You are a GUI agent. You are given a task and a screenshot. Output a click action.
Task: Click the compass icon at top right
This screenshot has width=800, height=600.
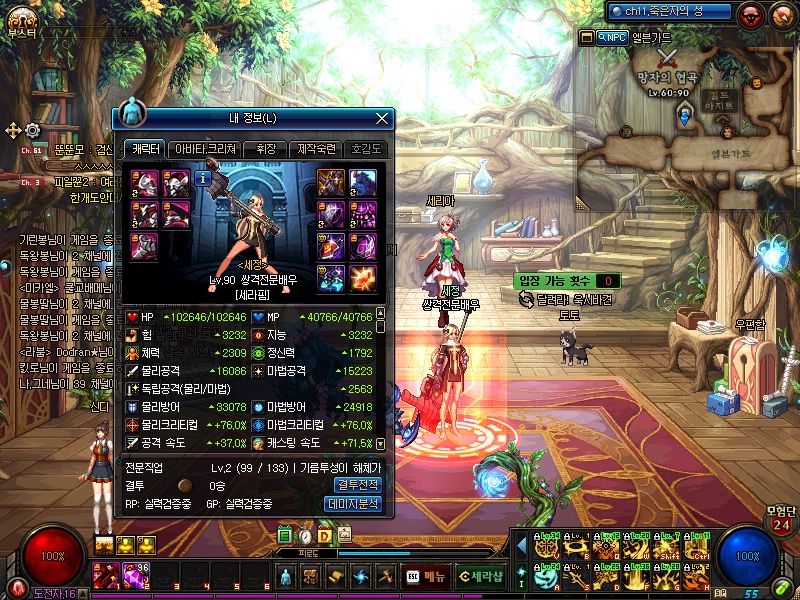pos(781,14)
